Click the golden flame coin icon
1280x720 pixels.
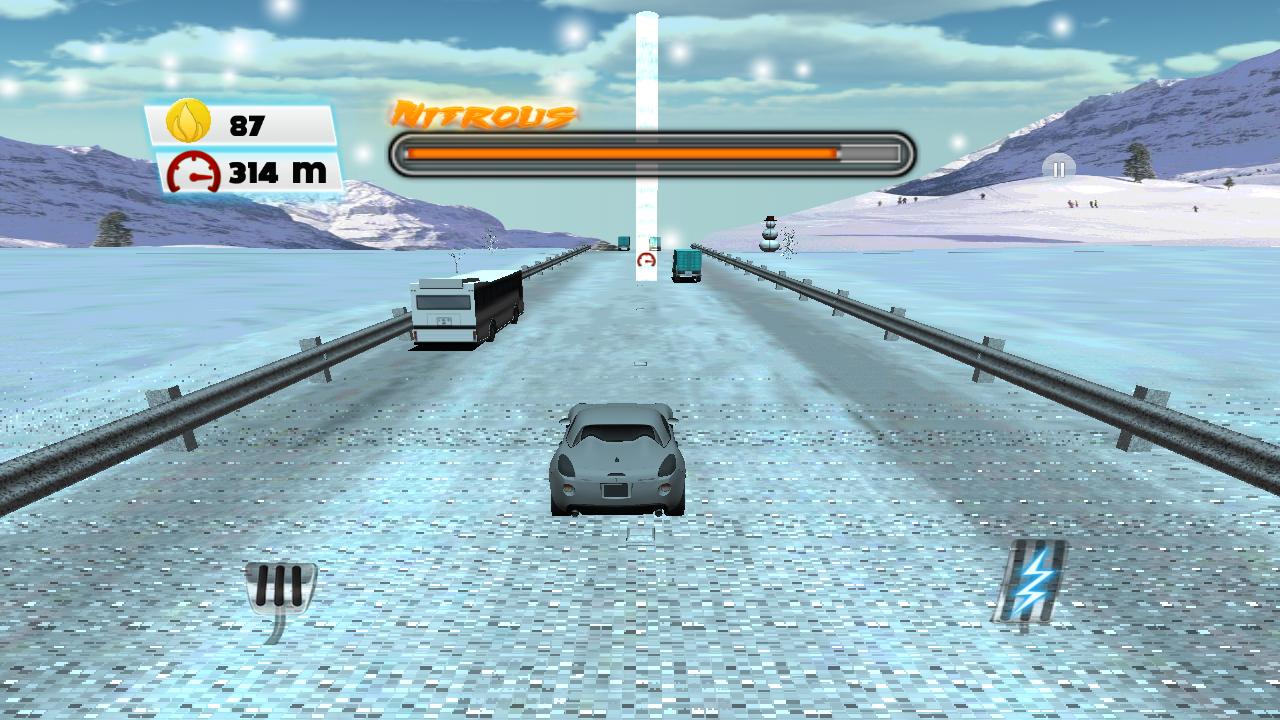pos(186,124)
